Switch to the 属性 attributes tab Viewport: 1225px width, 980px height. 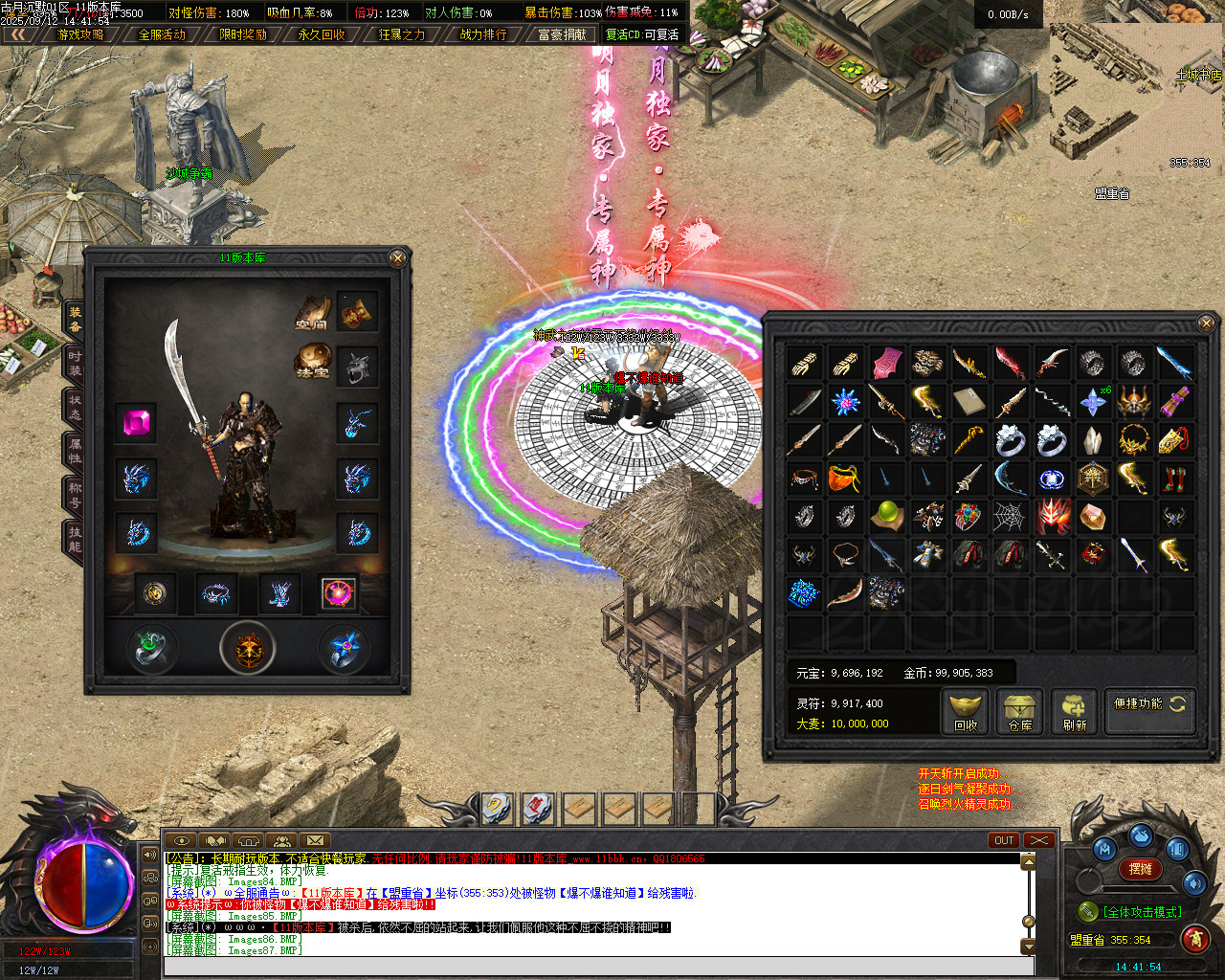pyautogui.click(x=75, y=451)
